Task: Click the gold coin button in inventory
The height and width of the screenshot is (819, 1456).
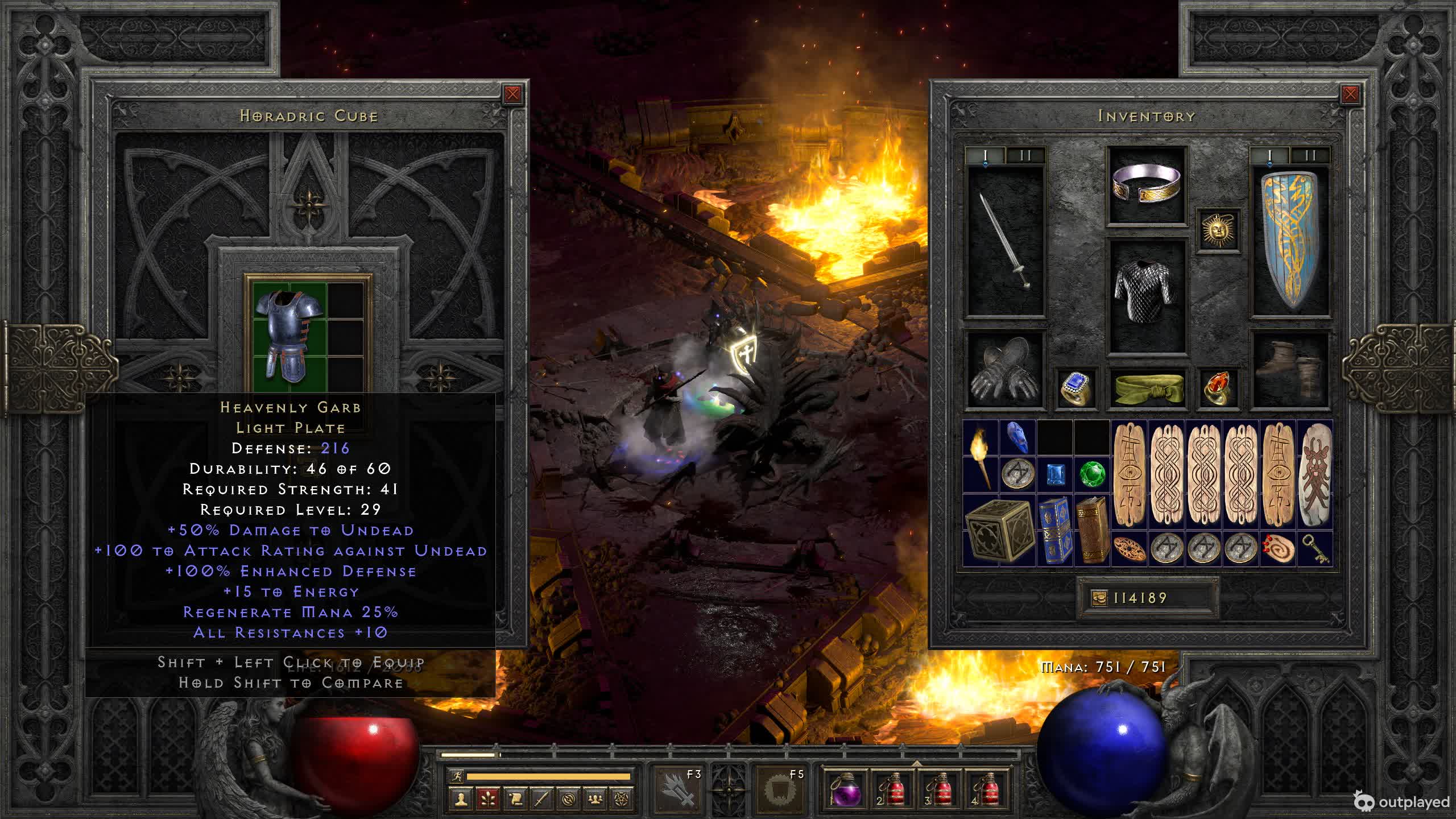Action: (1099, 598)
